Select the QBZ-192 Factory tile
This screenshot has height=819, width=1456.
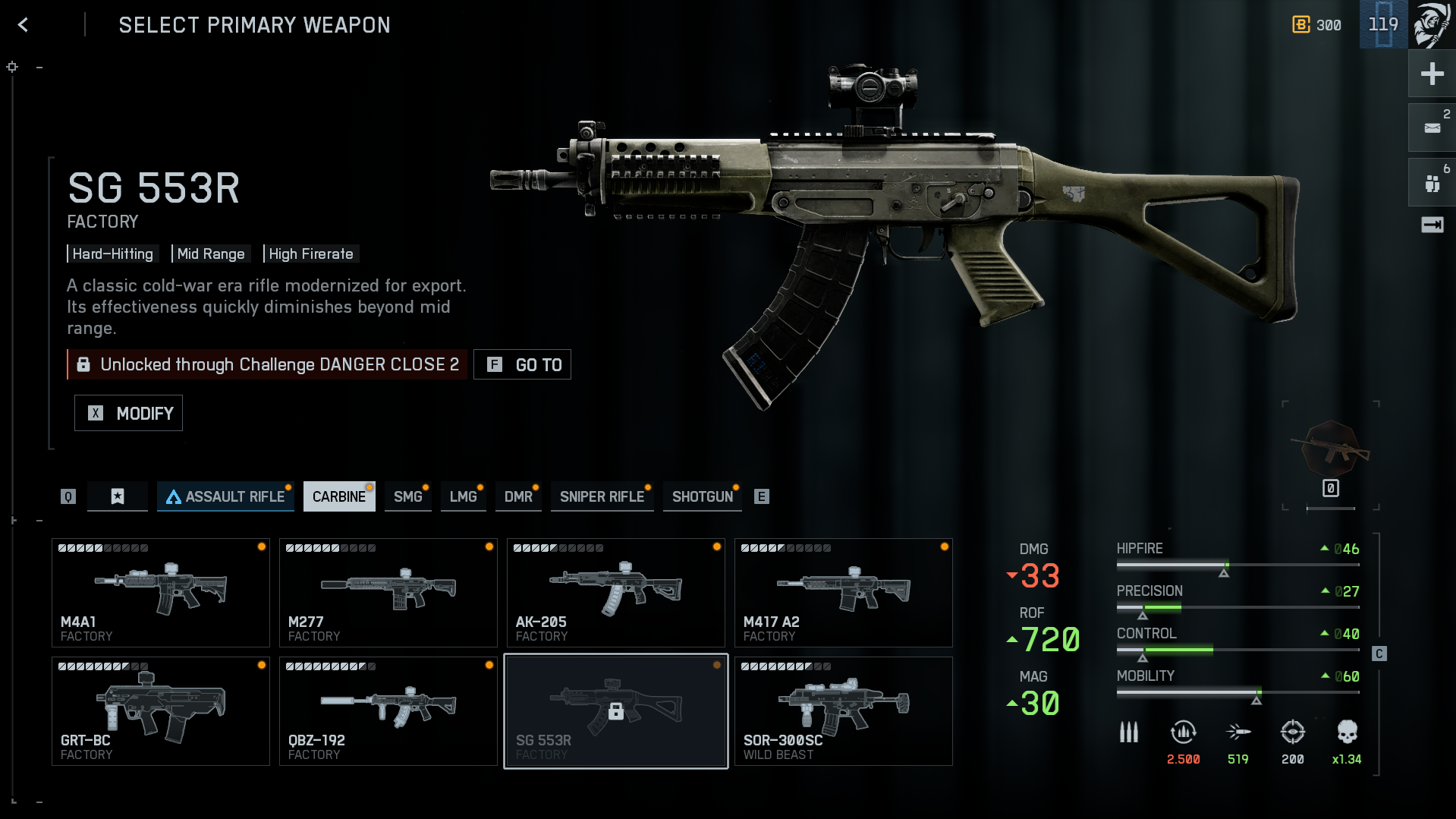point(388,710)
